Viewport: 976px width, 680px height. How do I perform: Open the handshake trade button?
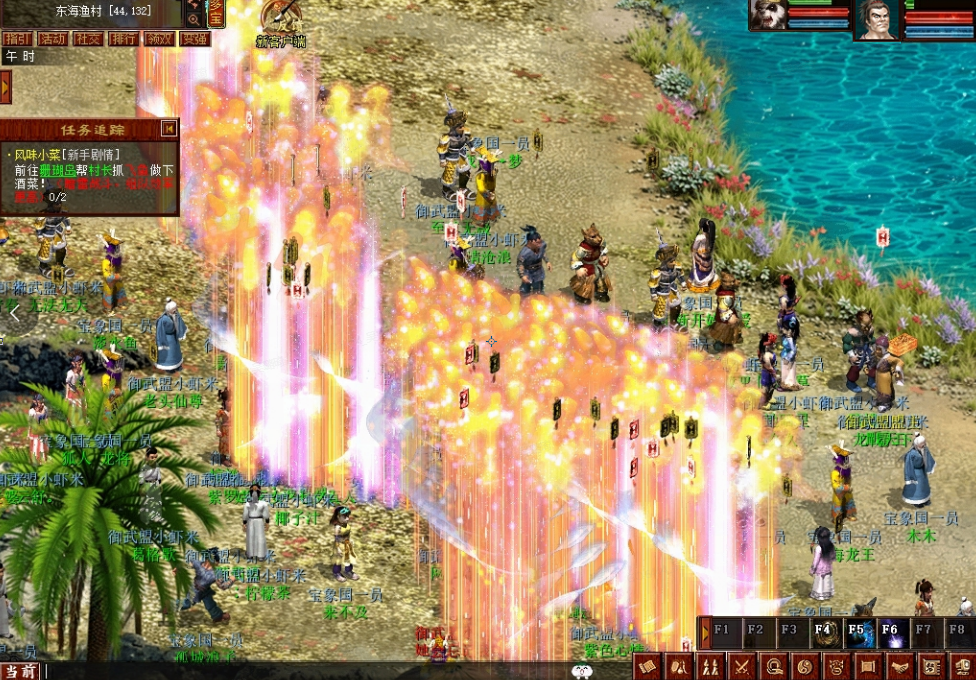click(x=898, y=666)
